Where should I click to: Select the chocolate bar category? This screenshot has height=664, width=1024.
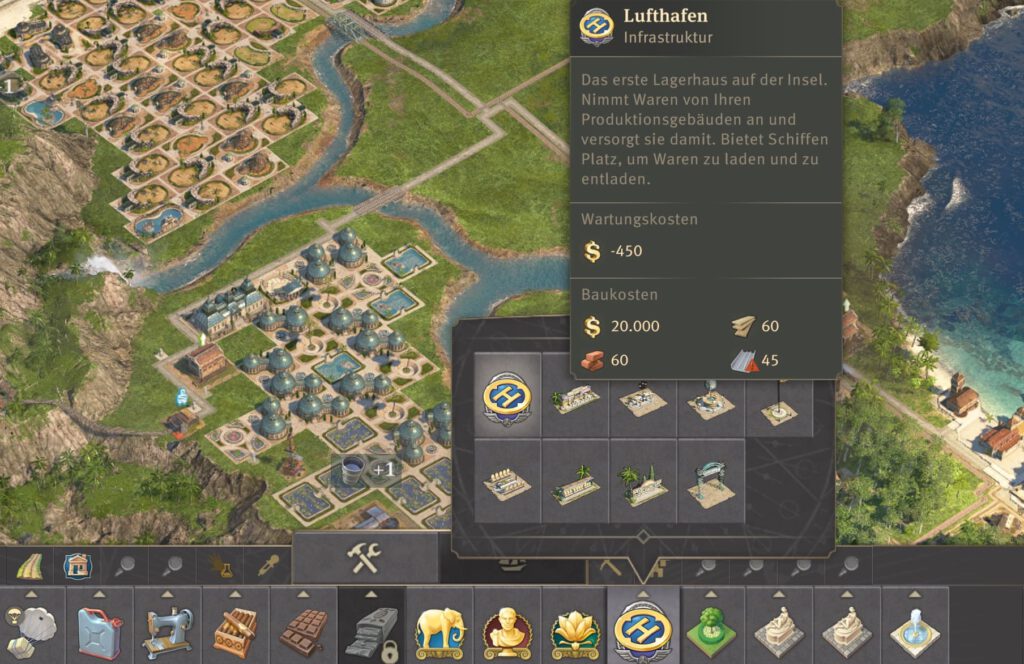point(304,629)
